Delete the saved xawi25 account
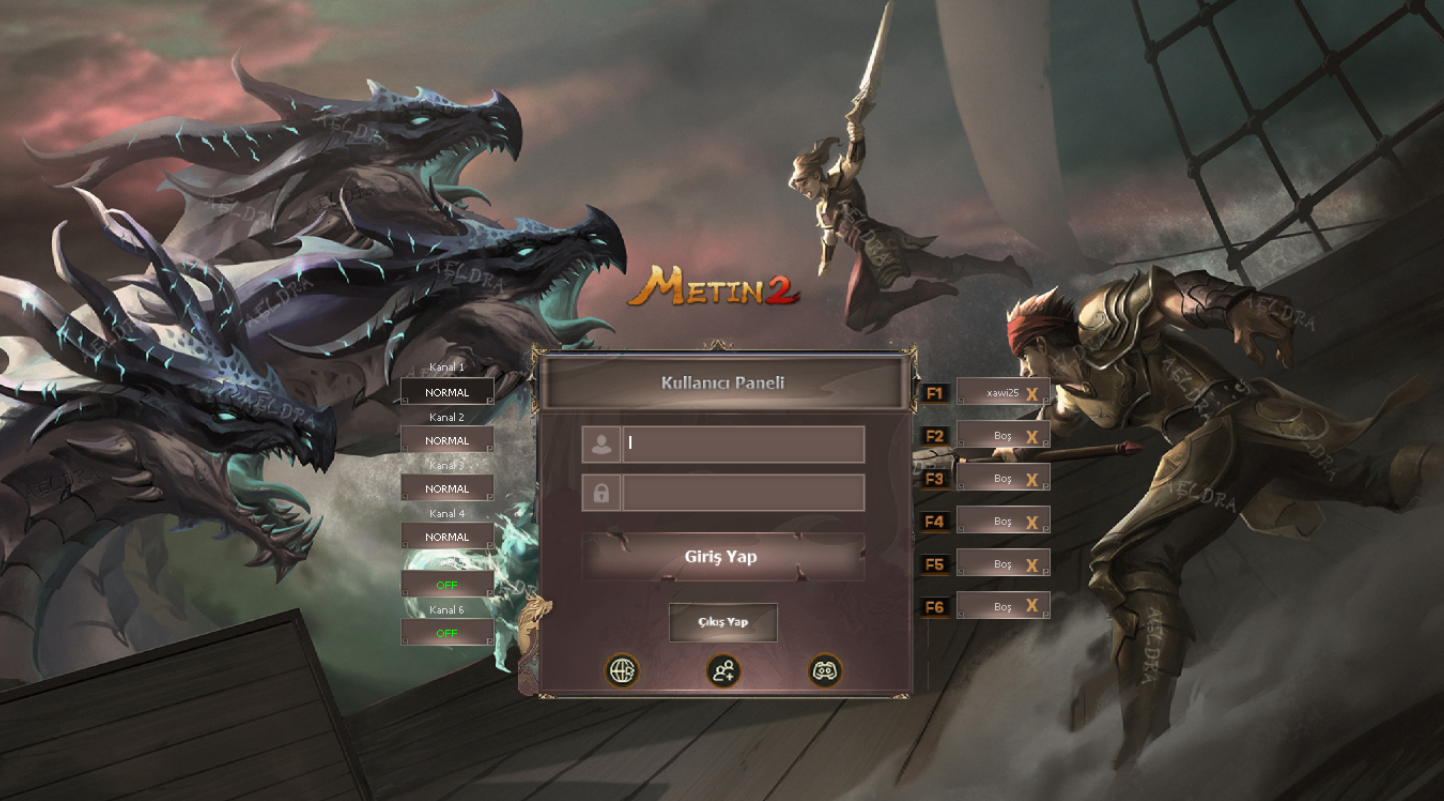The height and width of the screenshot is (801, 1444). click(x=1032, y=394)
